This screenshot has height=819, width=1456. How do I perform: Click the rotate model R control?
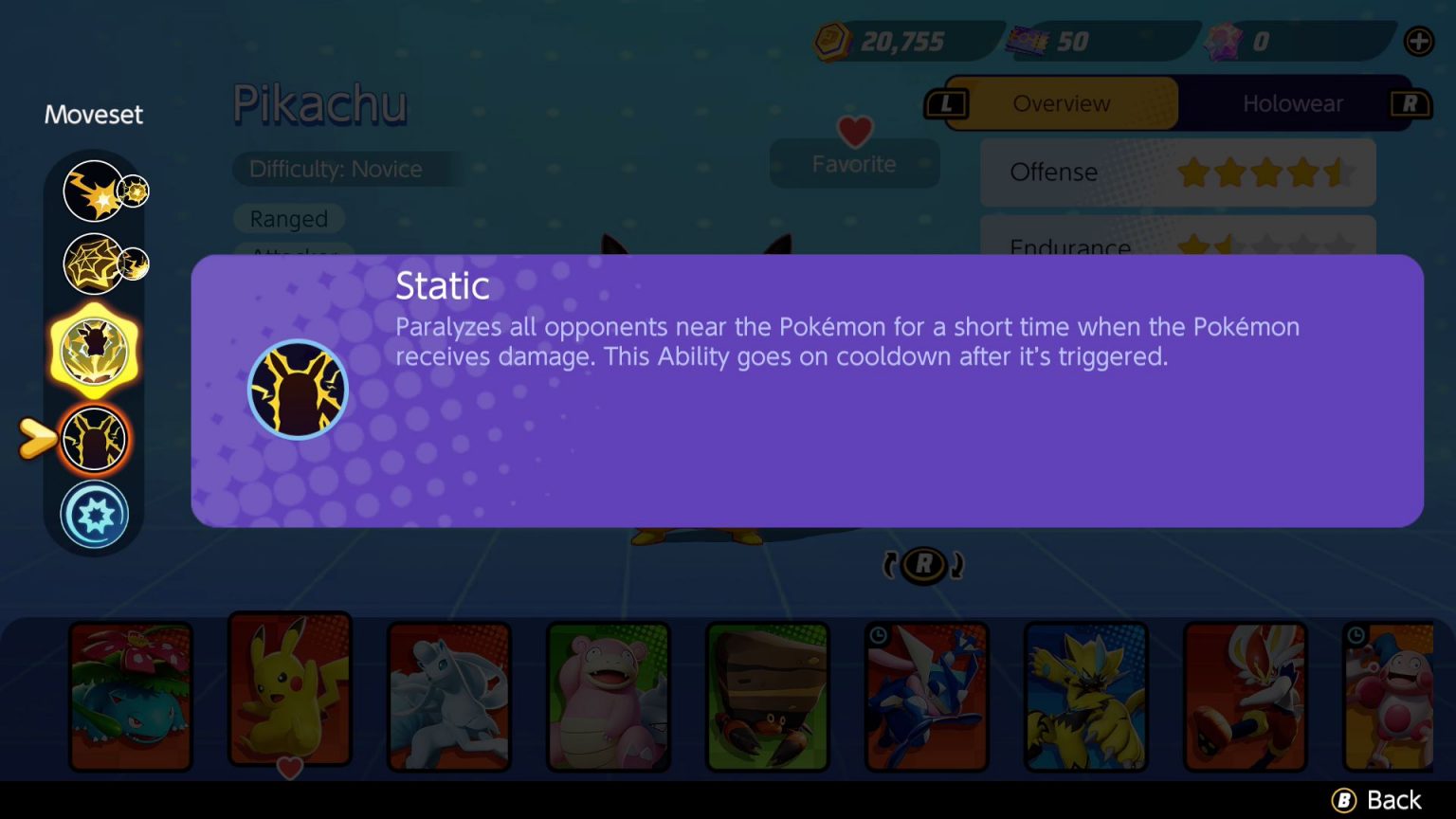[922, 563]
